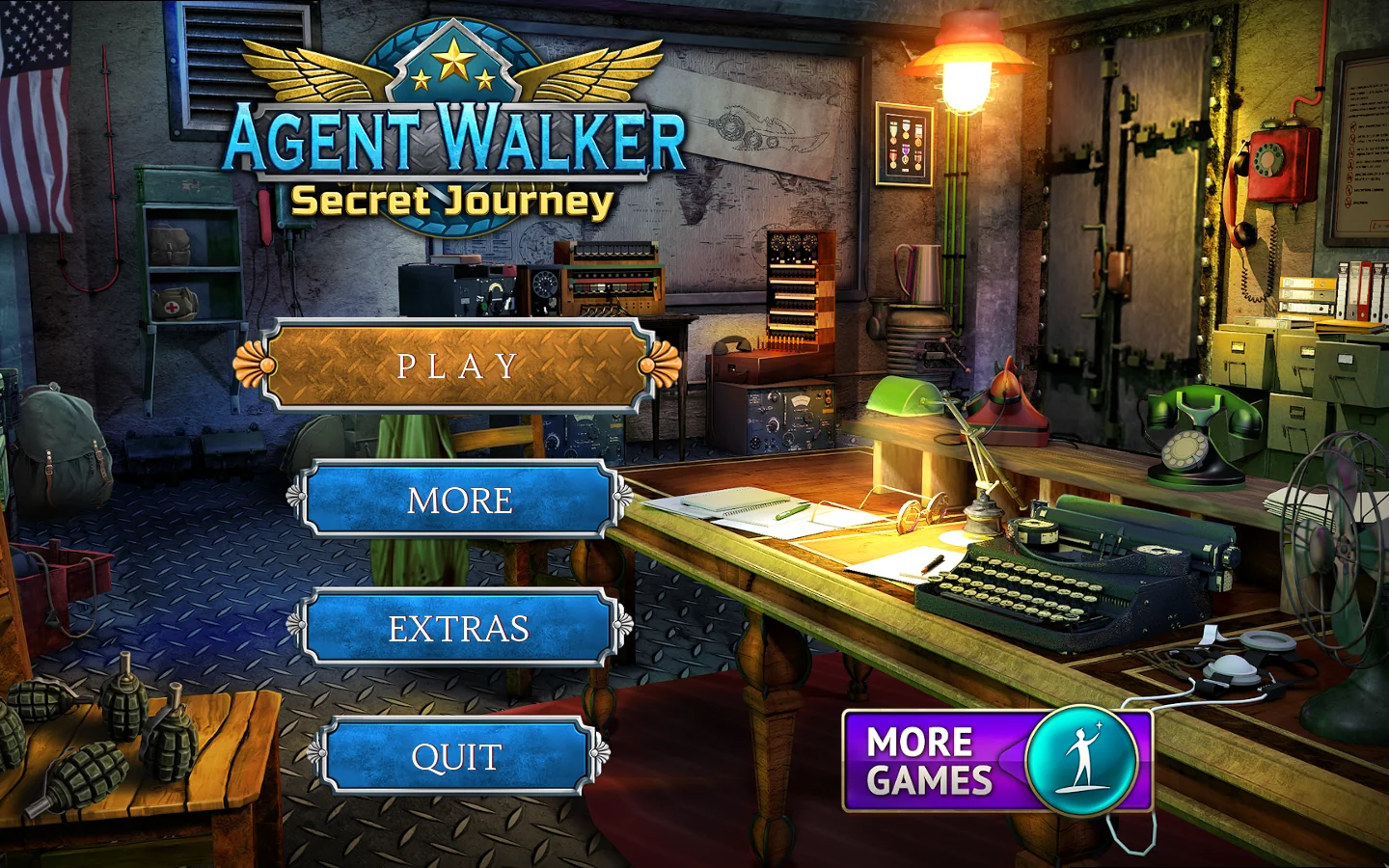Open the purple More Games banner
This screenshot has height=868, width=1389.
(x=996, y=762)
